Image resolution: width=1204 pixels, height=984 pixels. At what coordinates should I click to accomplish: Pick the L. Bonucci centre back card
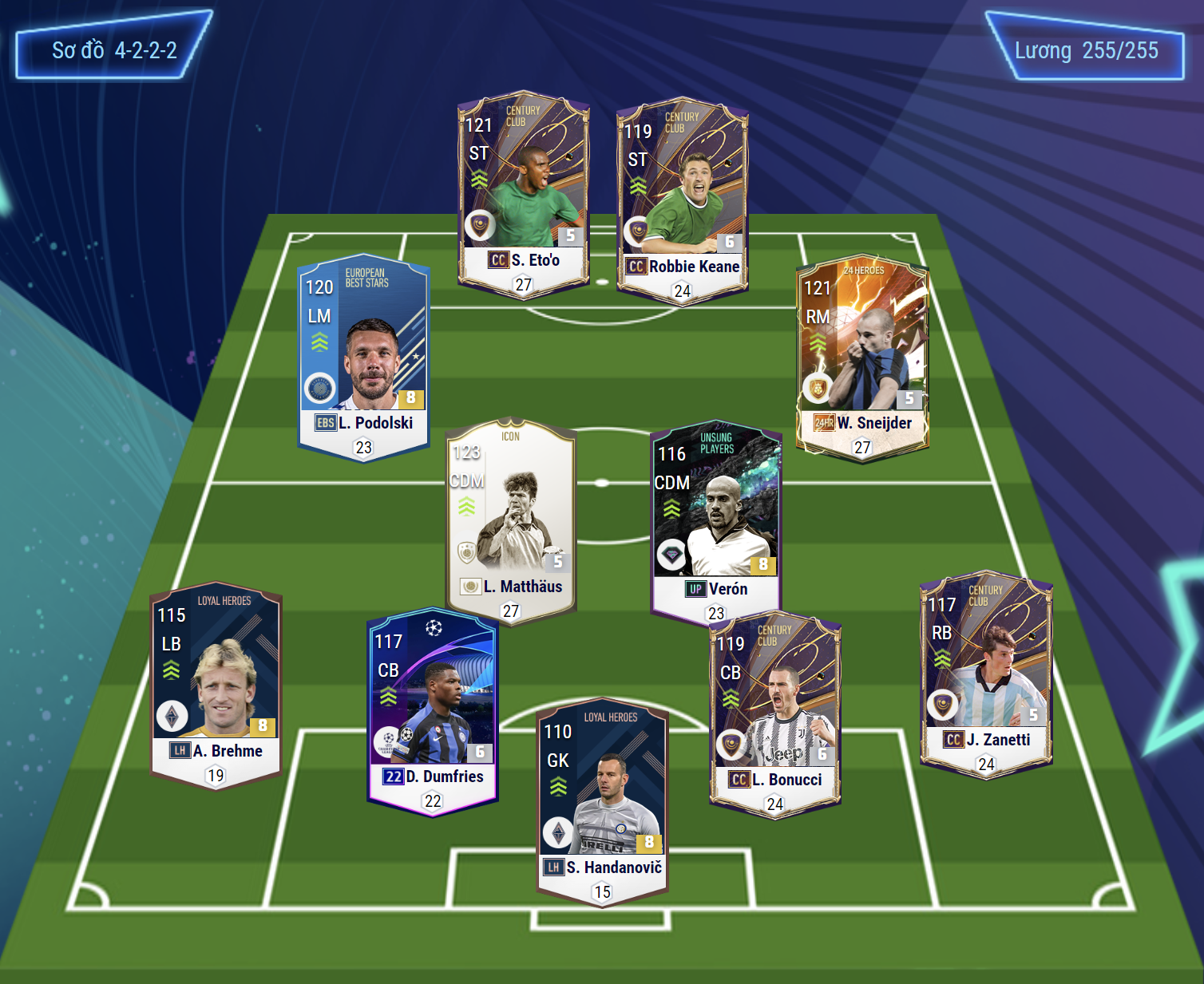[774, 710]
